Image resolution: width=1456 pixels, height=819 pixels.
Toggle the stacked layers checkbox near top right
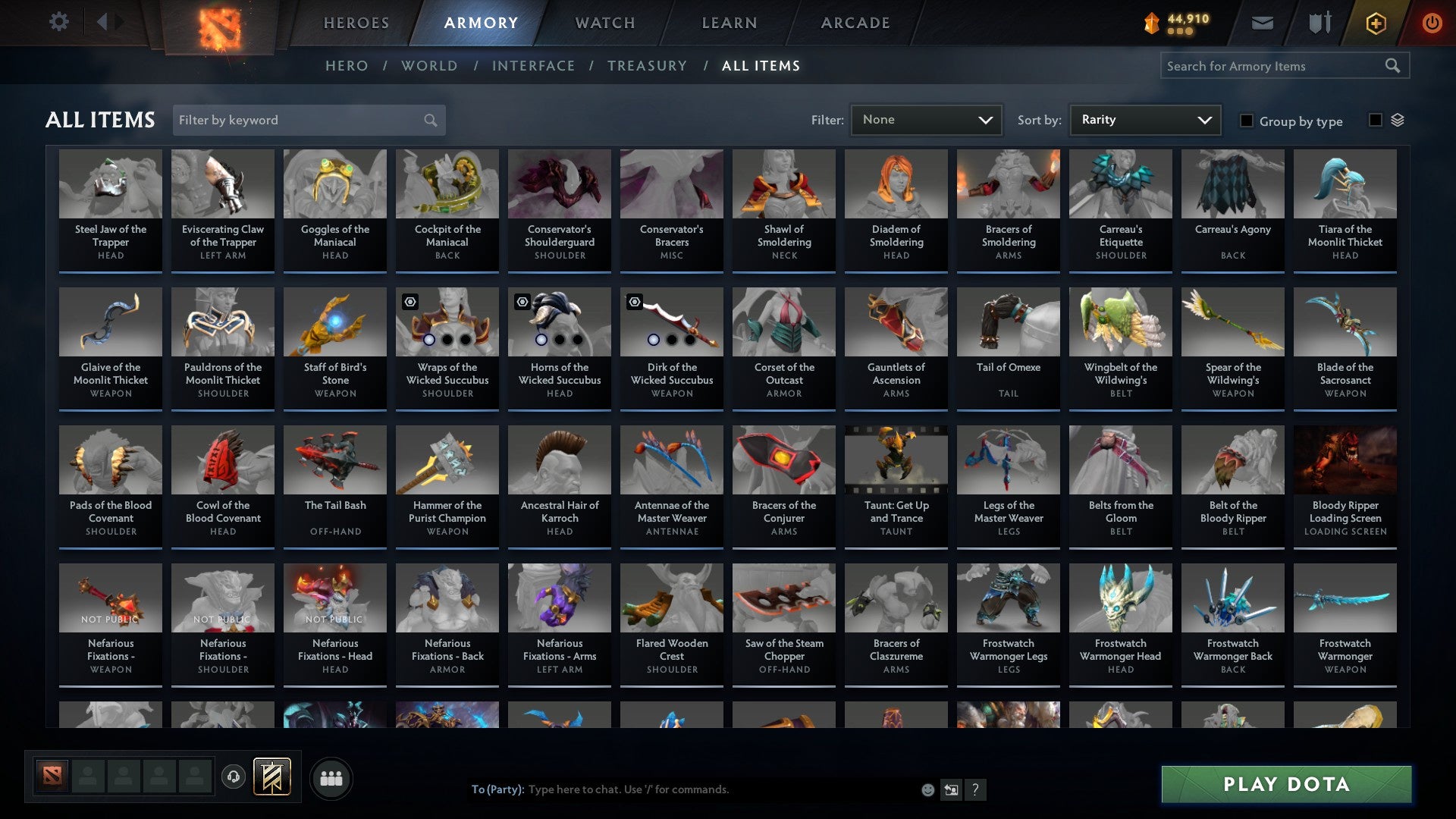1374,120
